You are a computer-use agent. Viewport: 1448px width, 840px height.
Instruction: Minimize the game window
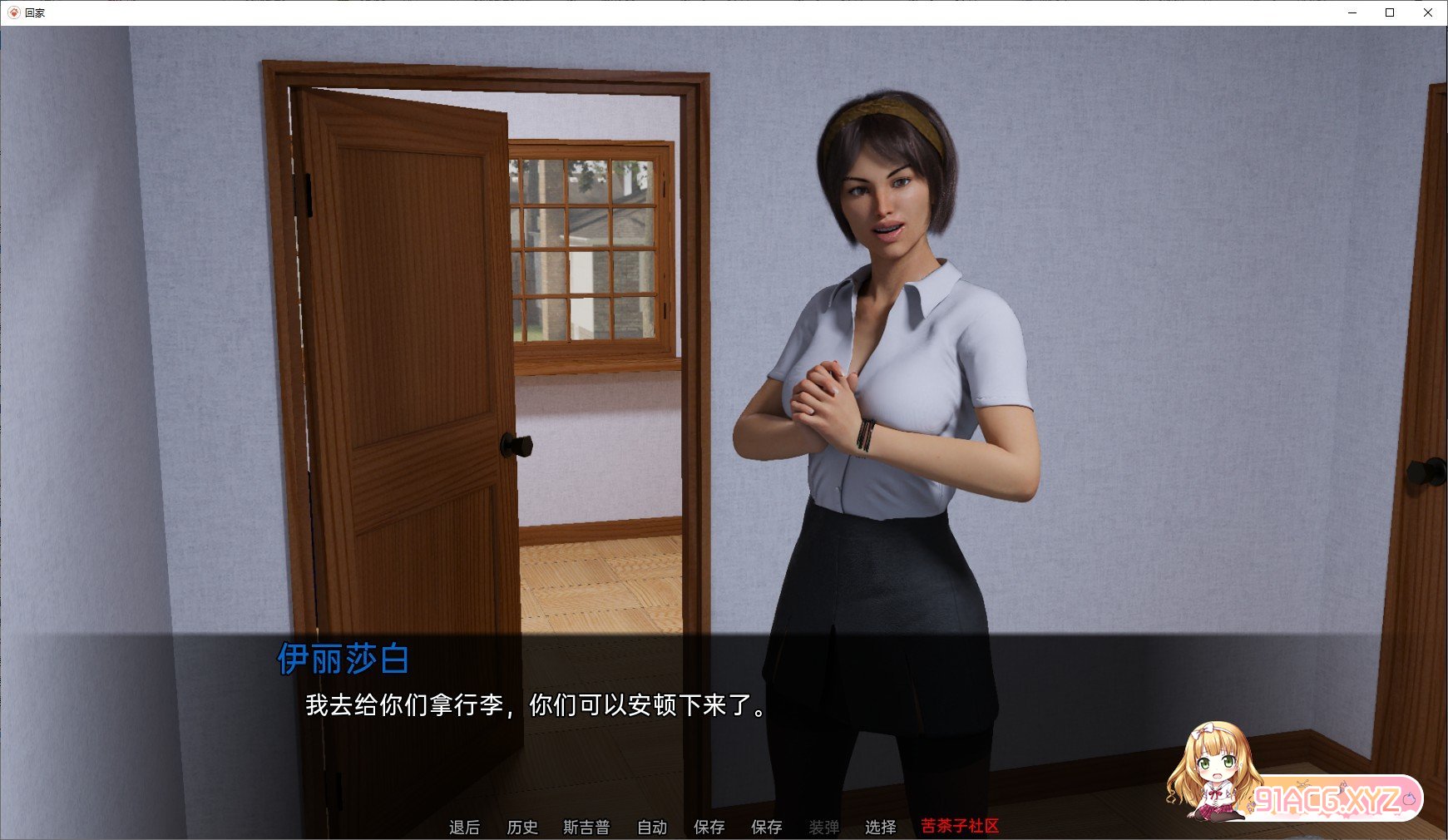pos(1352,12)
